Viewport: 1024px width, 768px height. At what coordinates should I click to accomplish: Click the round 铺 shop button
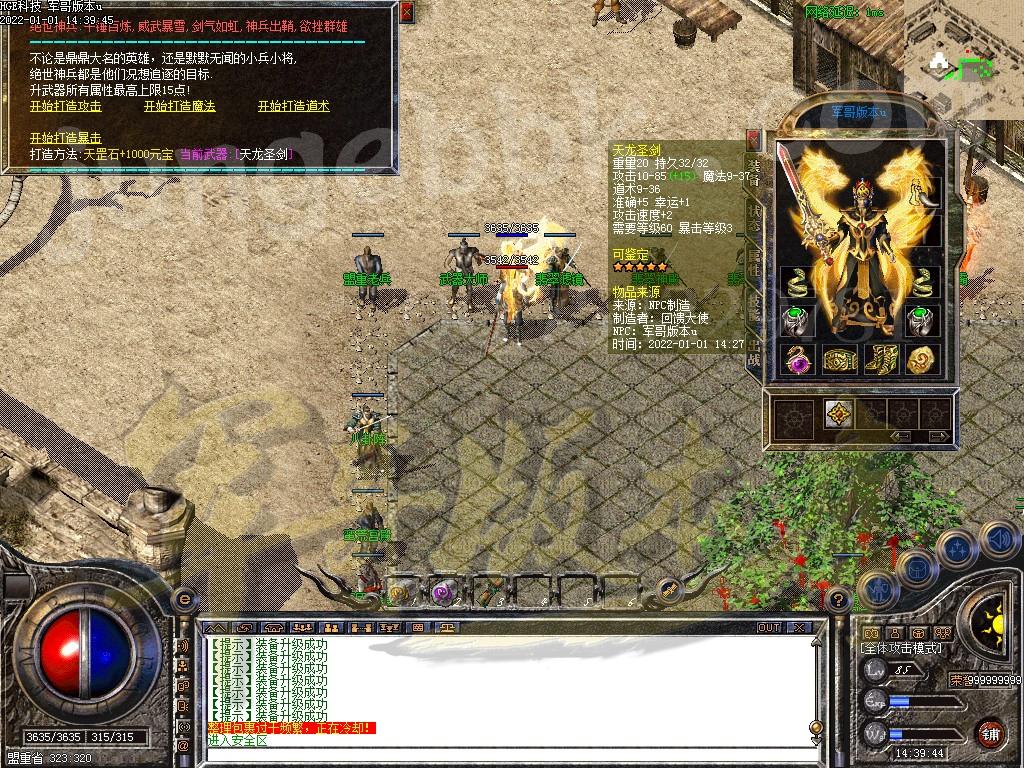coord(991,733)
